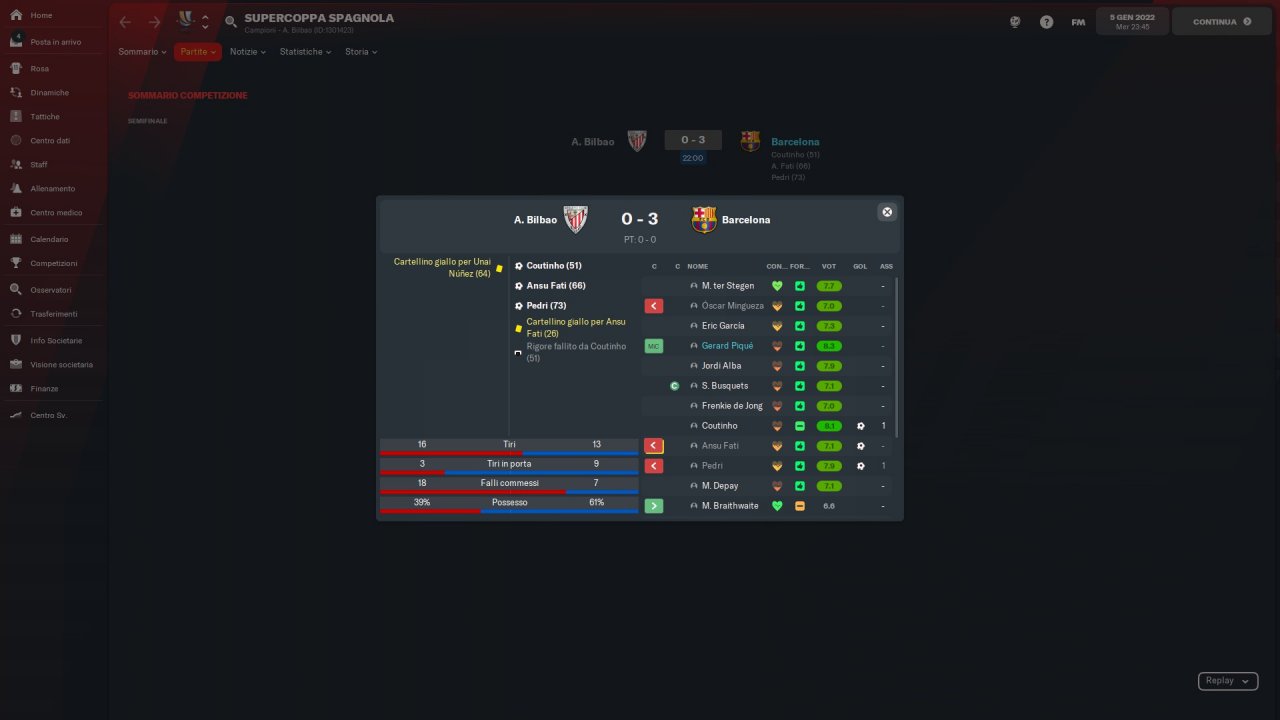Select the Storia tab
Viewport: 1280px width, 720px height.
point(360,52)
